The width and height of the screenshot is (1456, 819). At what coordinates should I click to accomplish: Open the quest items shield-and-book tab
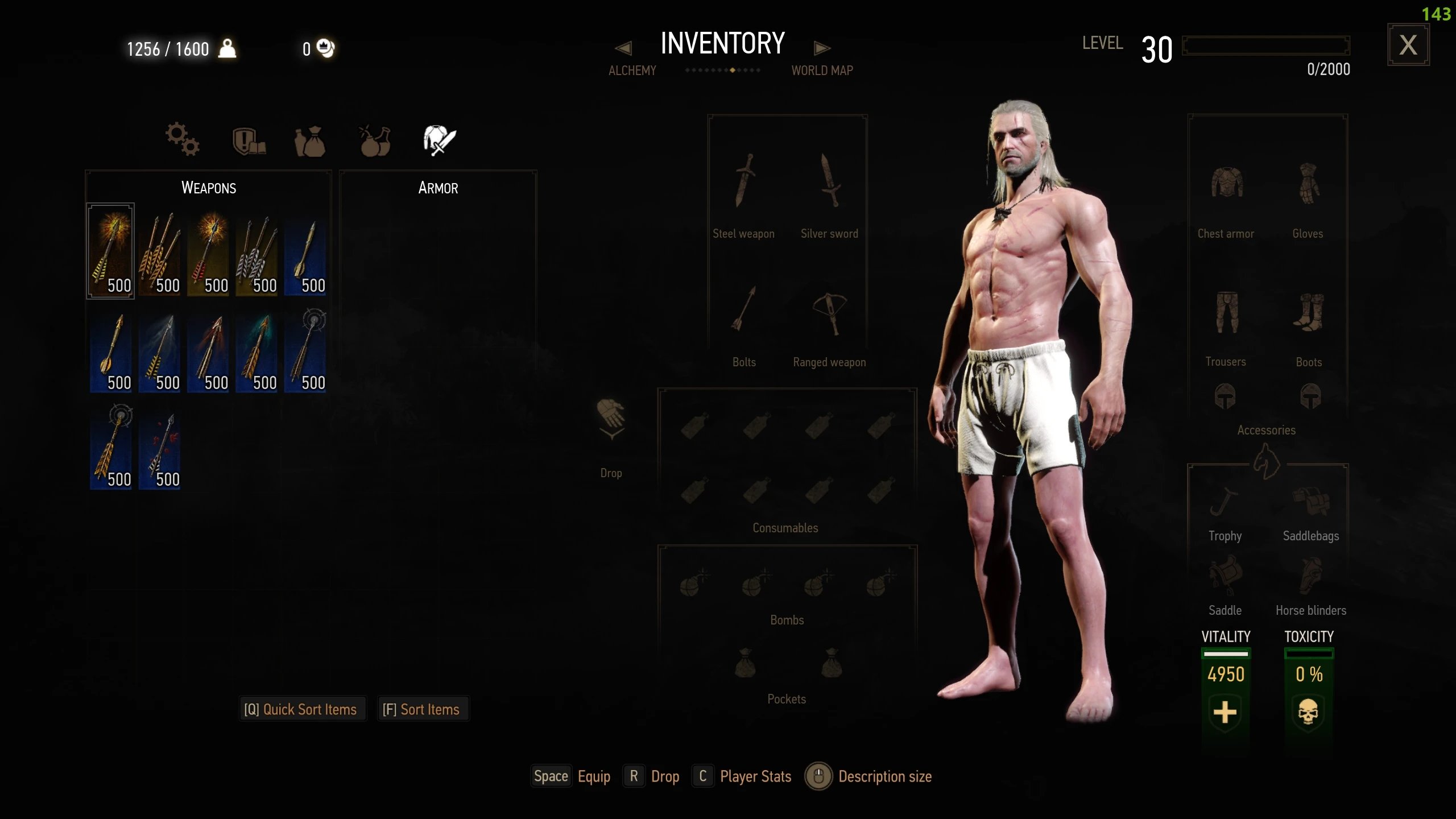click(x=249, y=140)
